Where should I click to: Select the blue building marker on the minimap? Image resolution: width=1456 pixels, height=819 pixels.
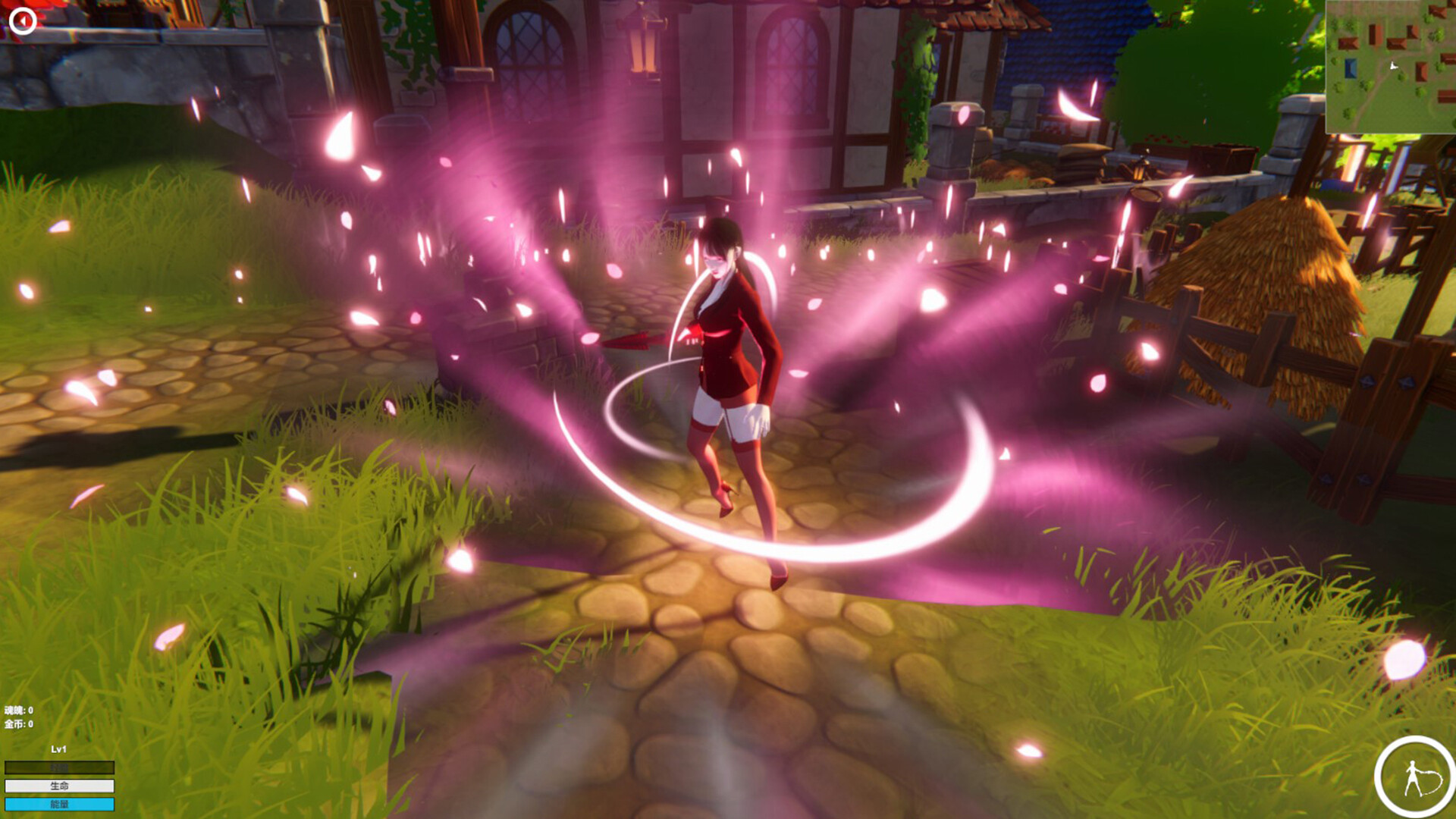[1351, 69]
